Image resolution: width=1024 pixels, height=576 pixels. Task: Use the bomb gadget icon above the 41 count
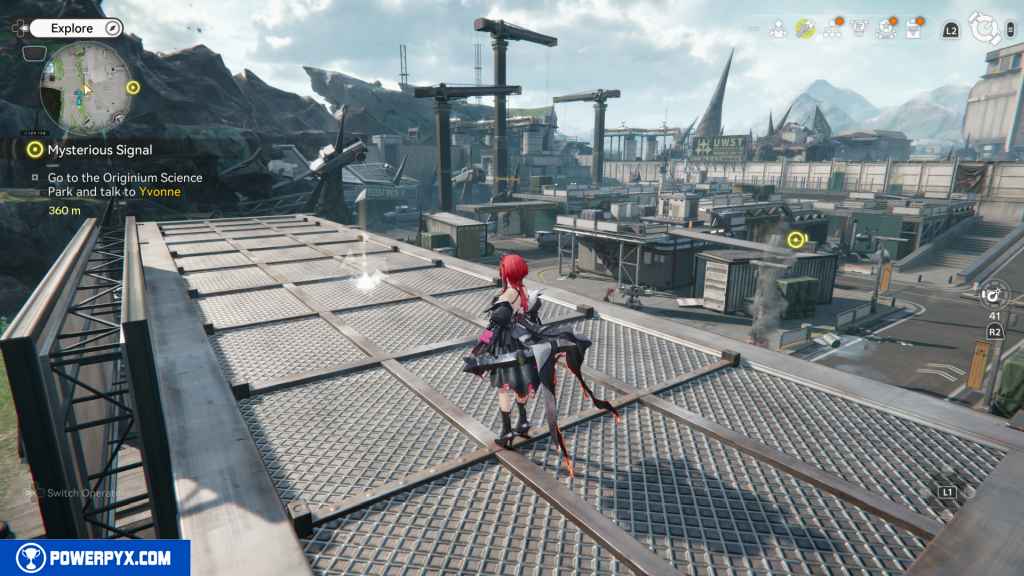(993, 295)
